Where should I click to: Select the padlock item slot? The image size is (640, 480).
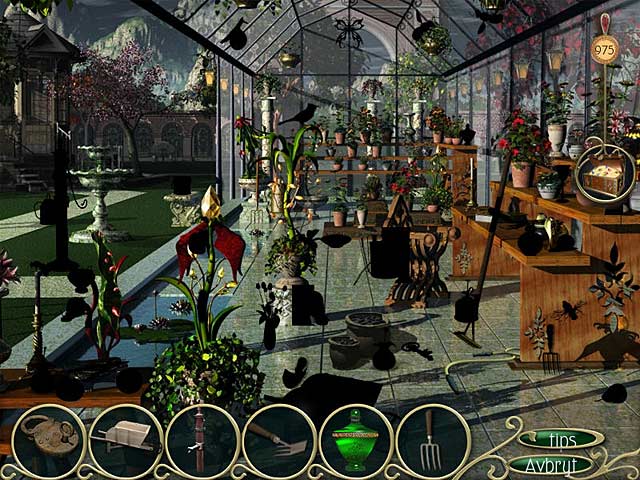coord(48,441)
